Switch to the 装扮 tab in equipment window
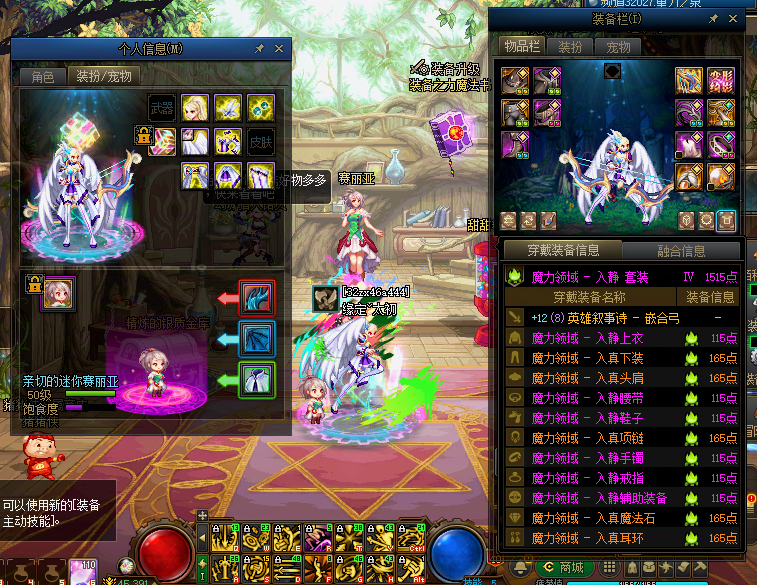Image resolution: width=757 pixels, height=585 pixels. (x=570, y=46)
